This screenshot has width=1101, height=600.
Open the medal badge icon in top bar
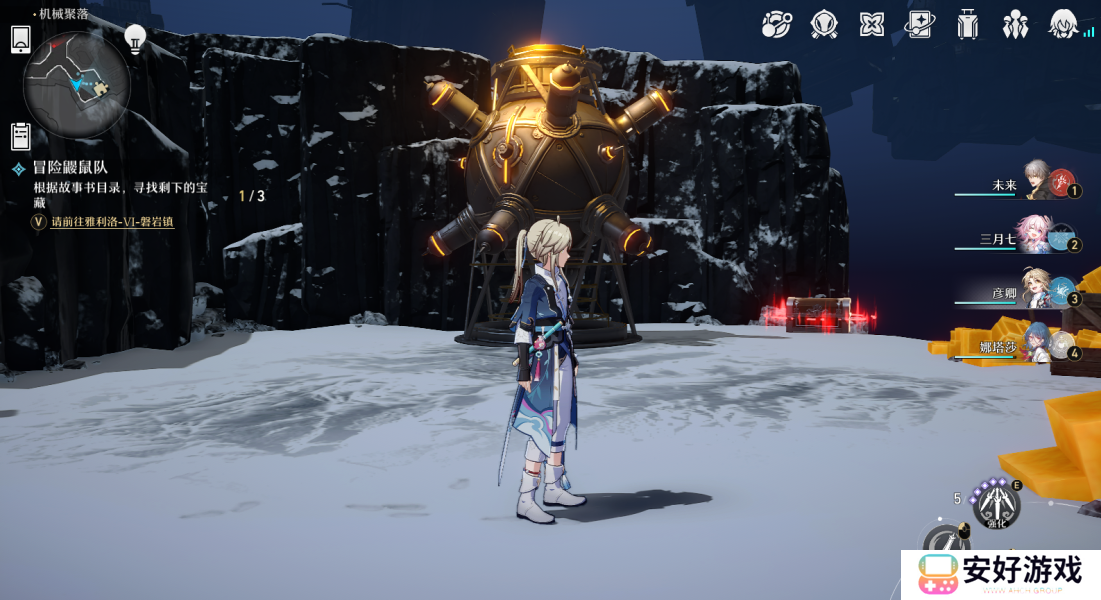824,24
